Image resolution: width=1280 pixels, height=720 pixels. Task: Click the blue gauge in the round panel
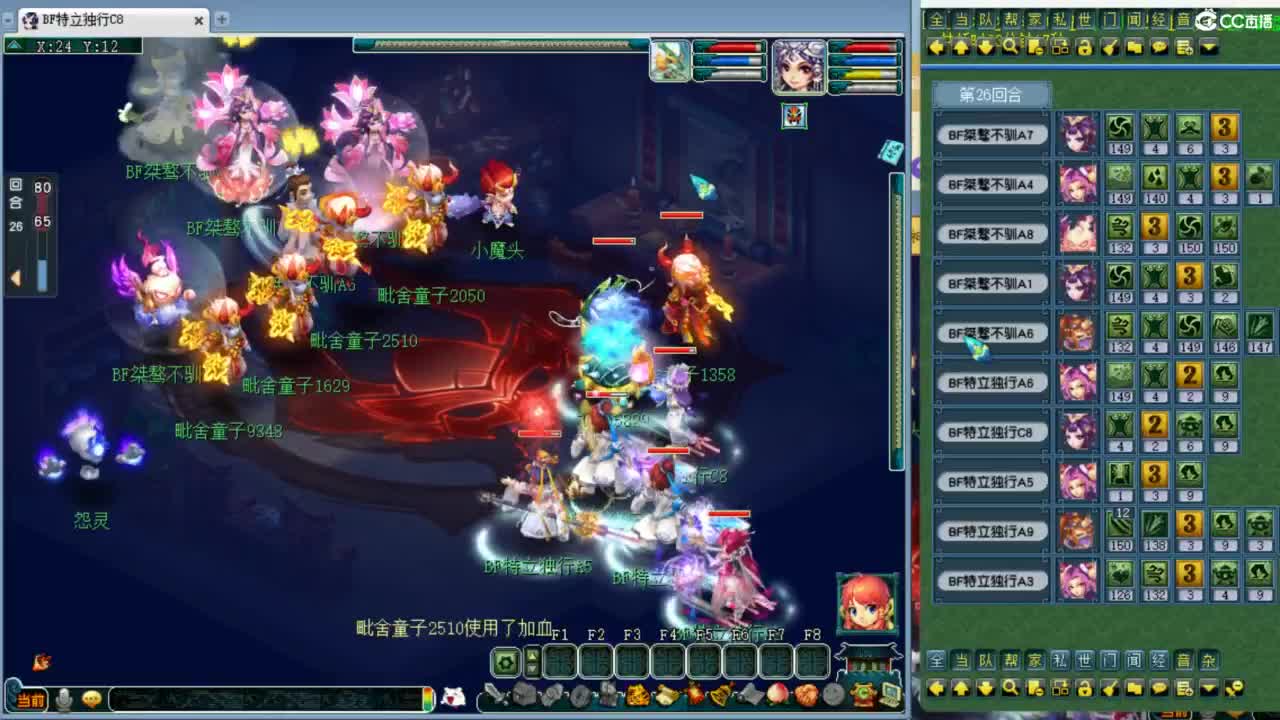coord(43,272)
